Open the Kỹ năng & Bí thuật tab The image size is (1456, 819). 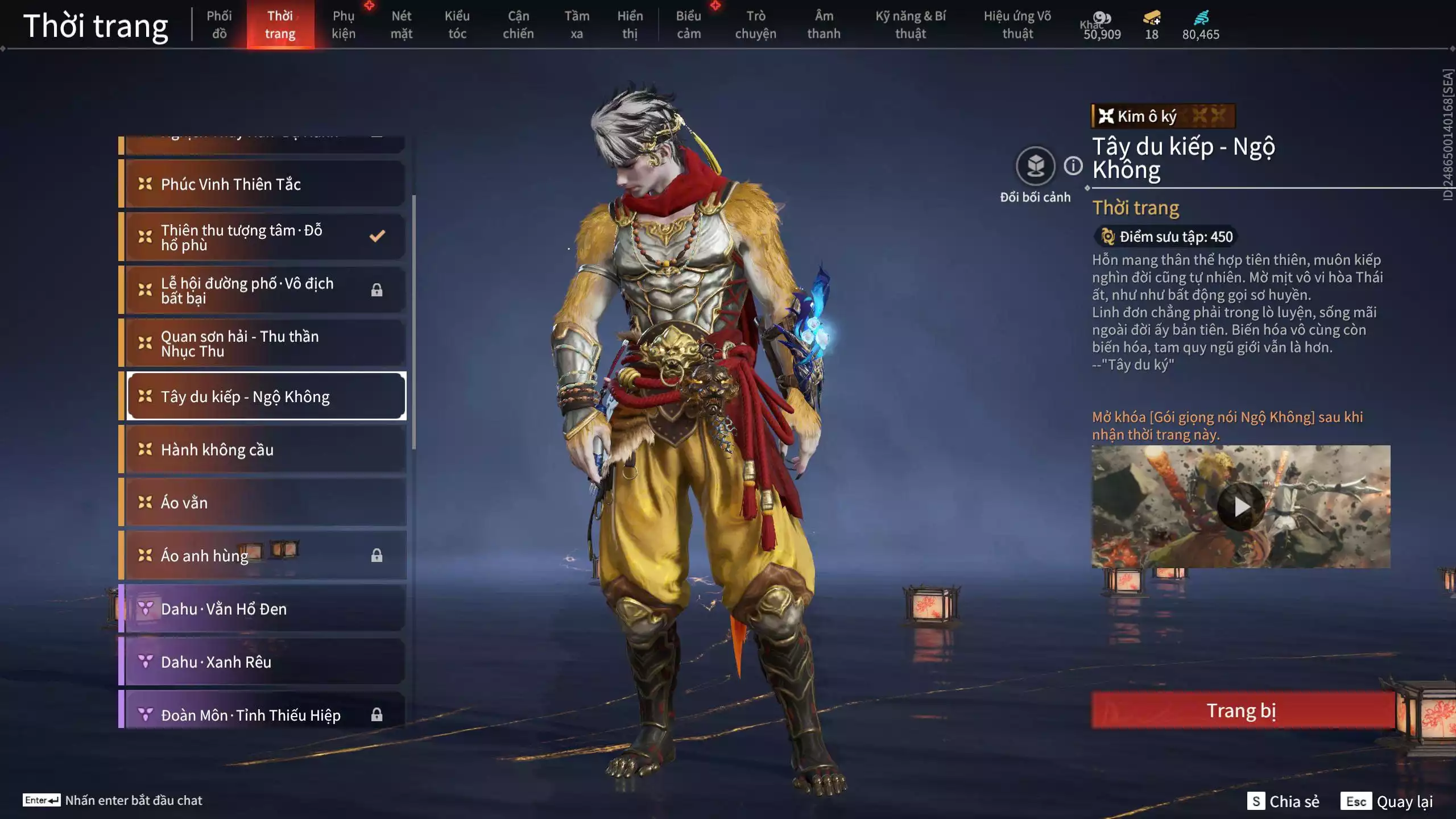point(910,24)
